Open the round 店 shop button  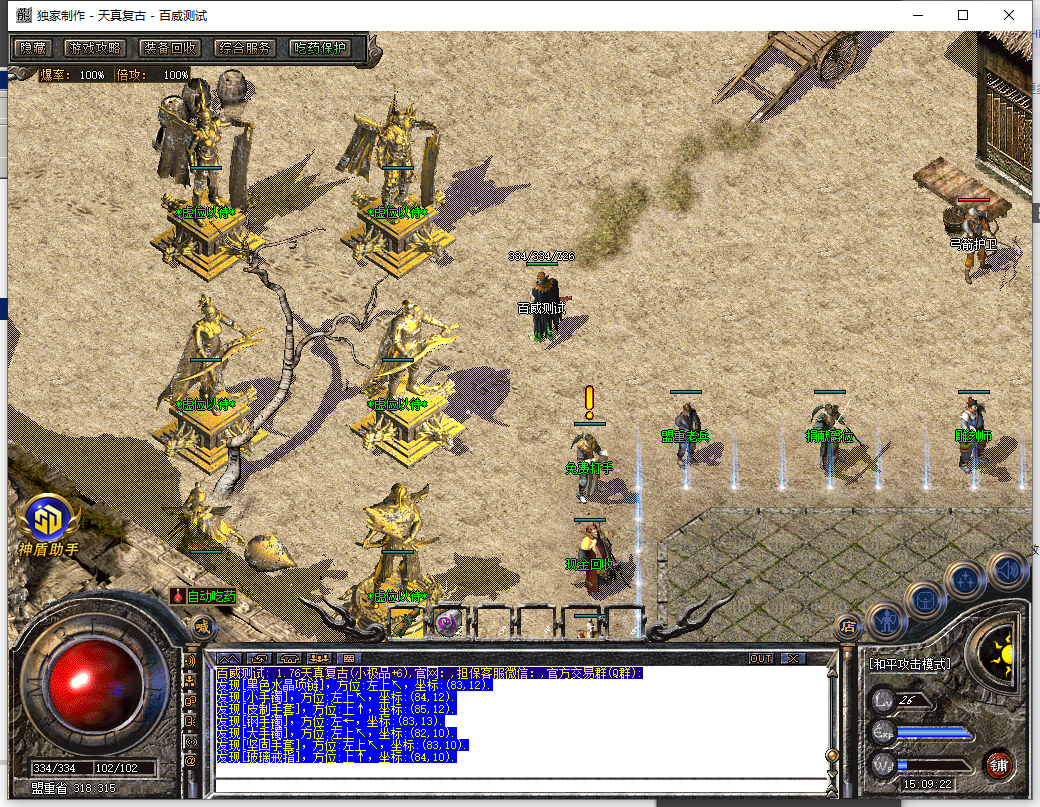coord(848,627)
